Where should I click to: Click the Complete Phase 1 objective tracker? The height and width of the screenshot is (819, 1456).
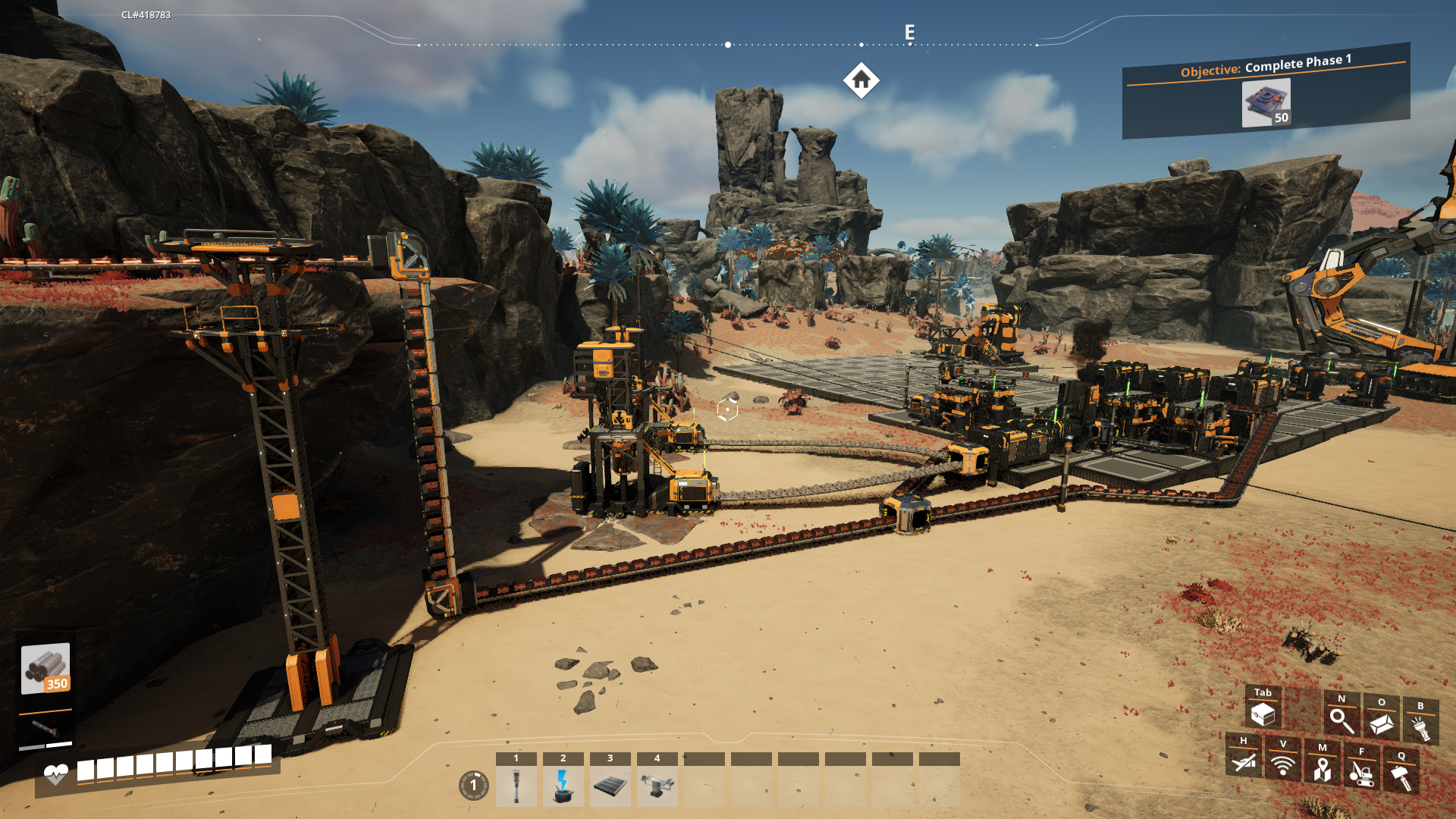click(x=1266, y=92)
